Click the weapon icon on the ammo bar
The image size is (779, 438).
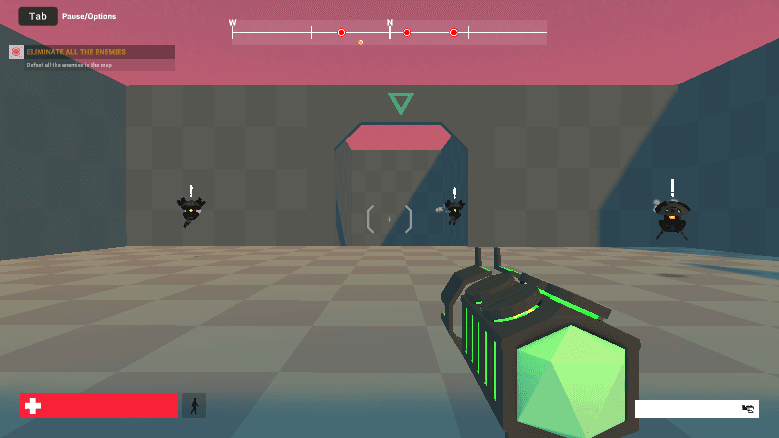click(748, 408)
